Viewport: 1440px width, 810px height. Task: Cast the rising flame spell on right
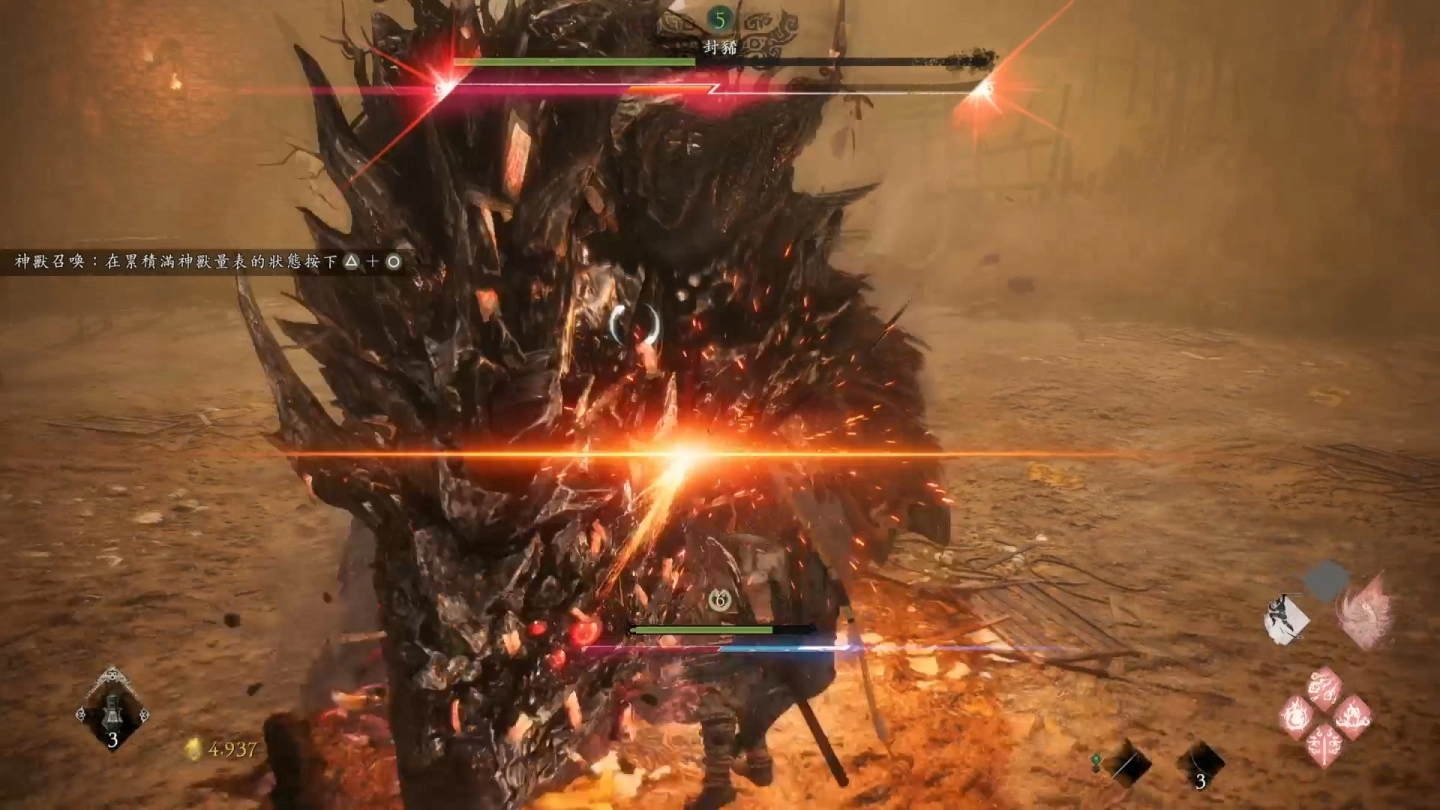tap(1352, 717)
